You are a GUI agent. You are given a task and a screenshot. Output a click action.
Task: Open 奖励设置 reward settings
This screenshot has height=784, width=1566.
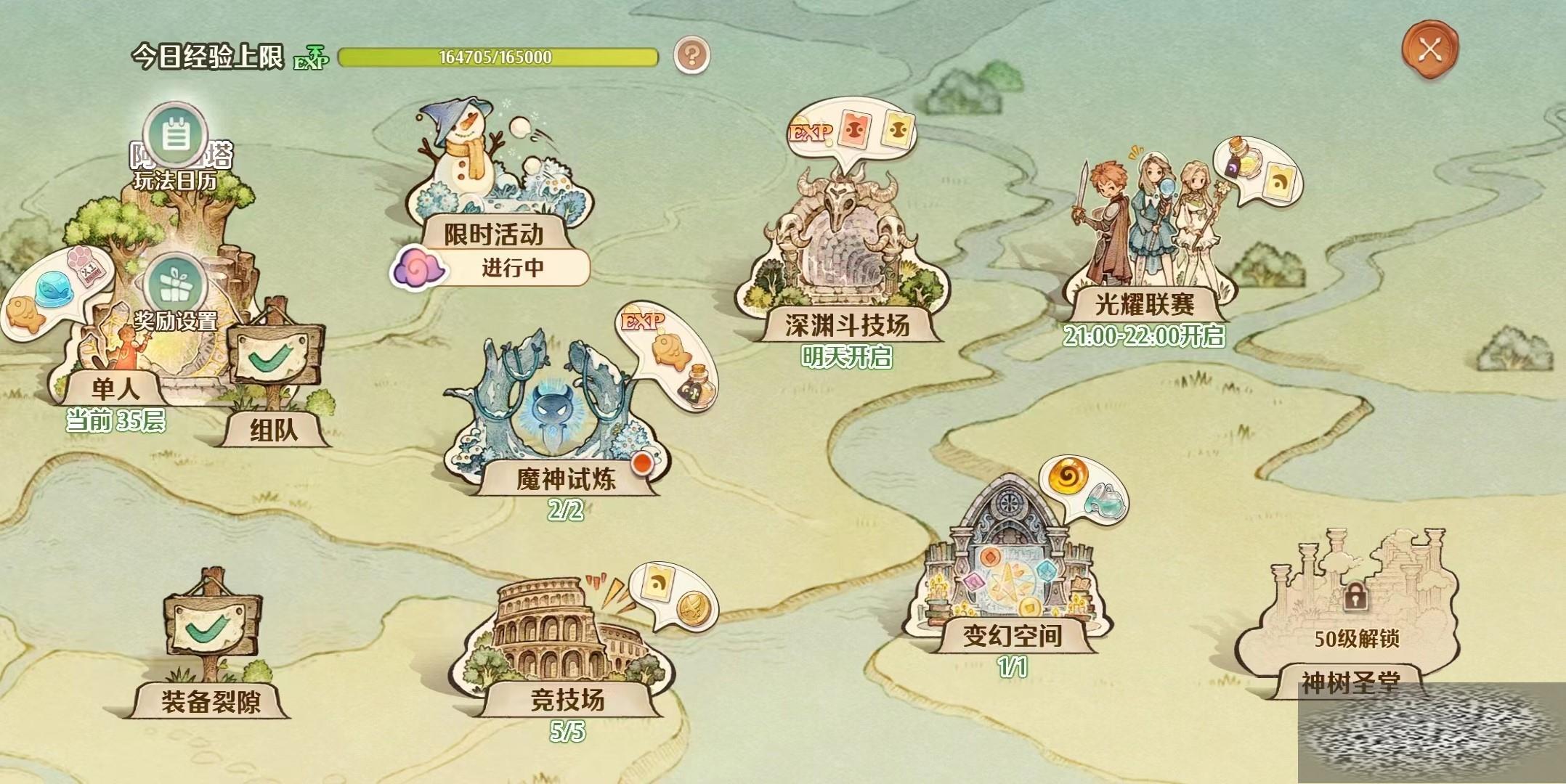(x=175, y=285)
